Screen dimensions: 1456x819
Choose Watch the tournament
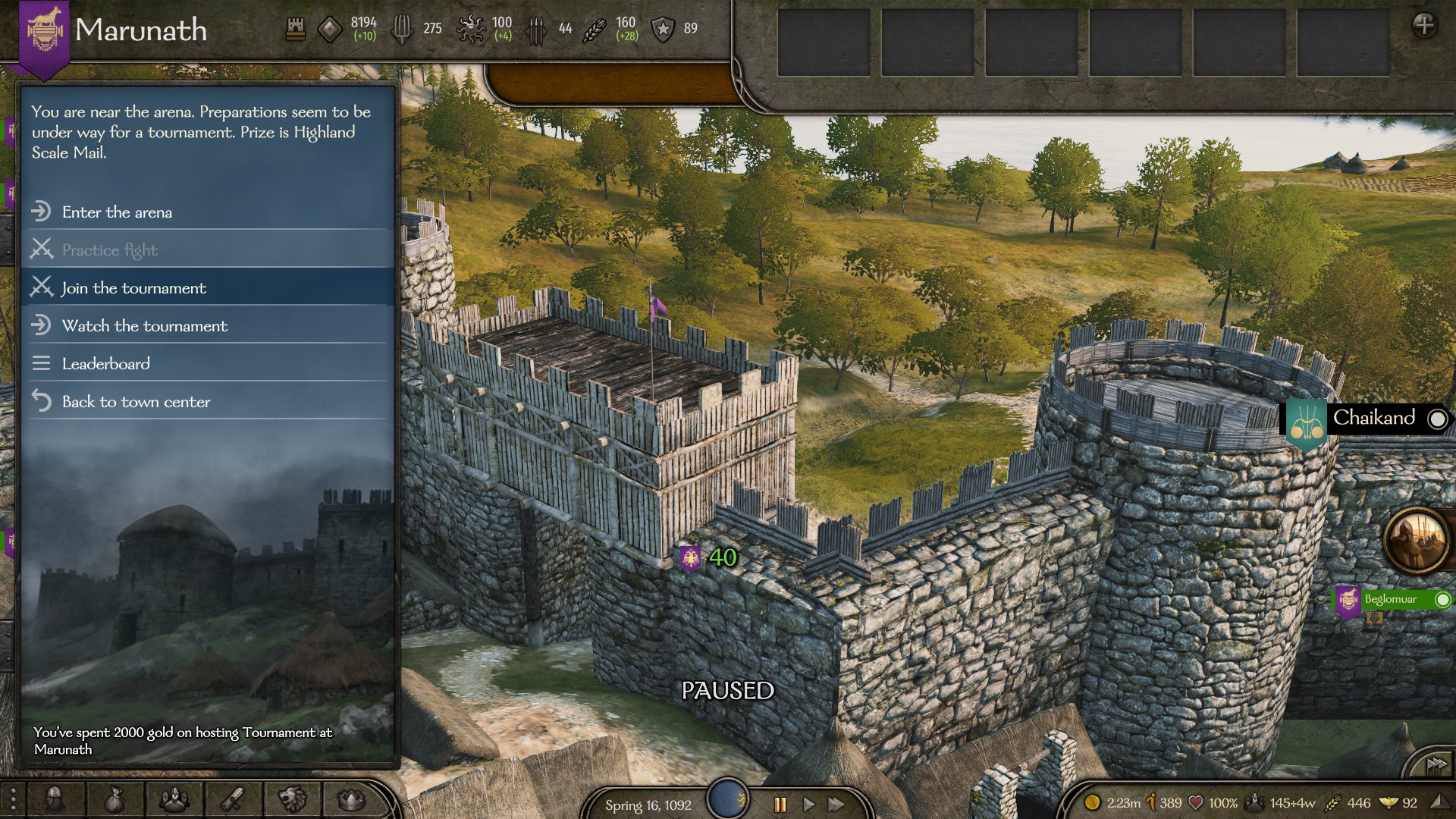tap(144, 326)
